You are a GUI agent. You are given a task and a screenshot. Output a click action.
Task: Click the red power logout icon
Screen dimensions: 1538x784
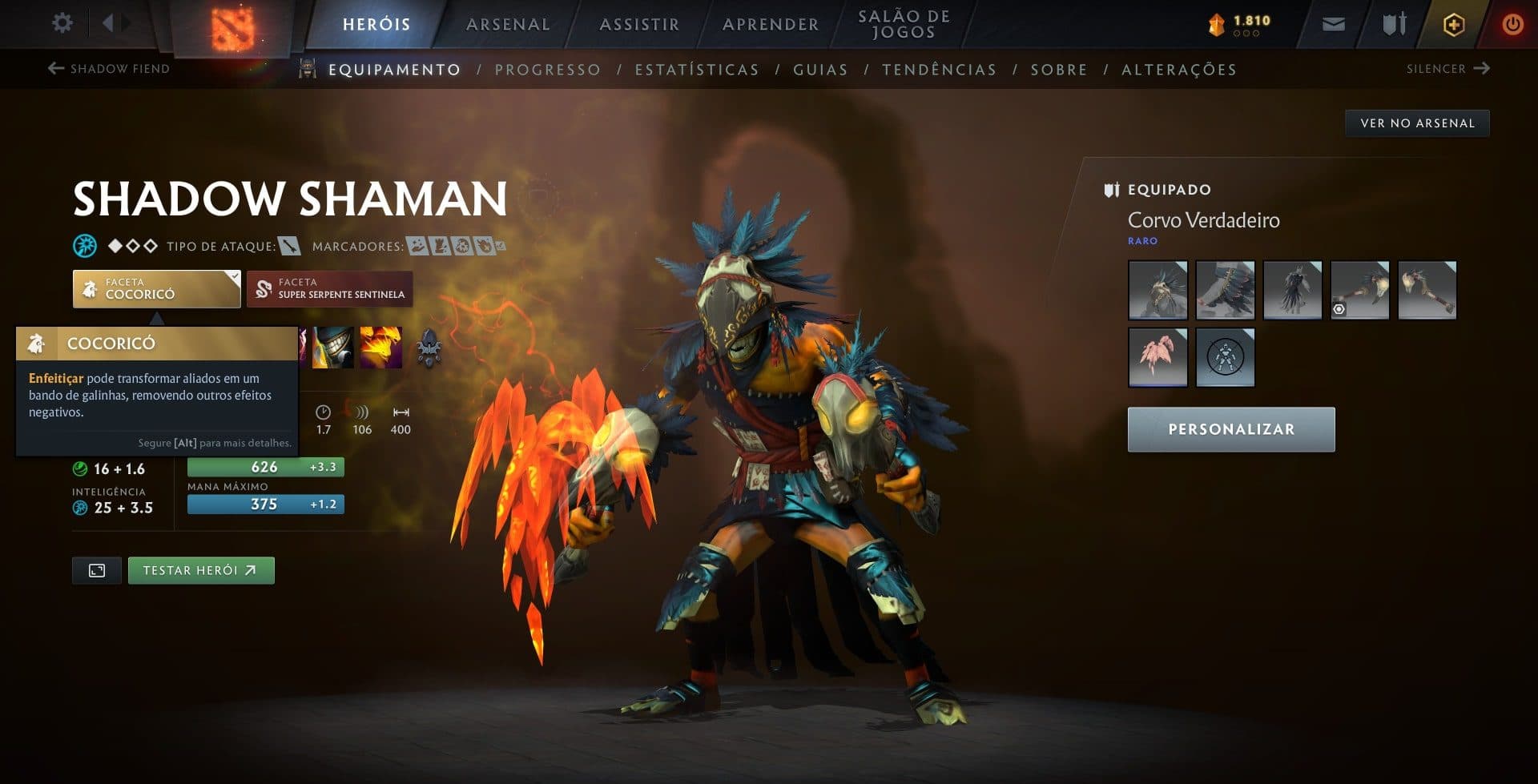click(x=1512, y=24)
